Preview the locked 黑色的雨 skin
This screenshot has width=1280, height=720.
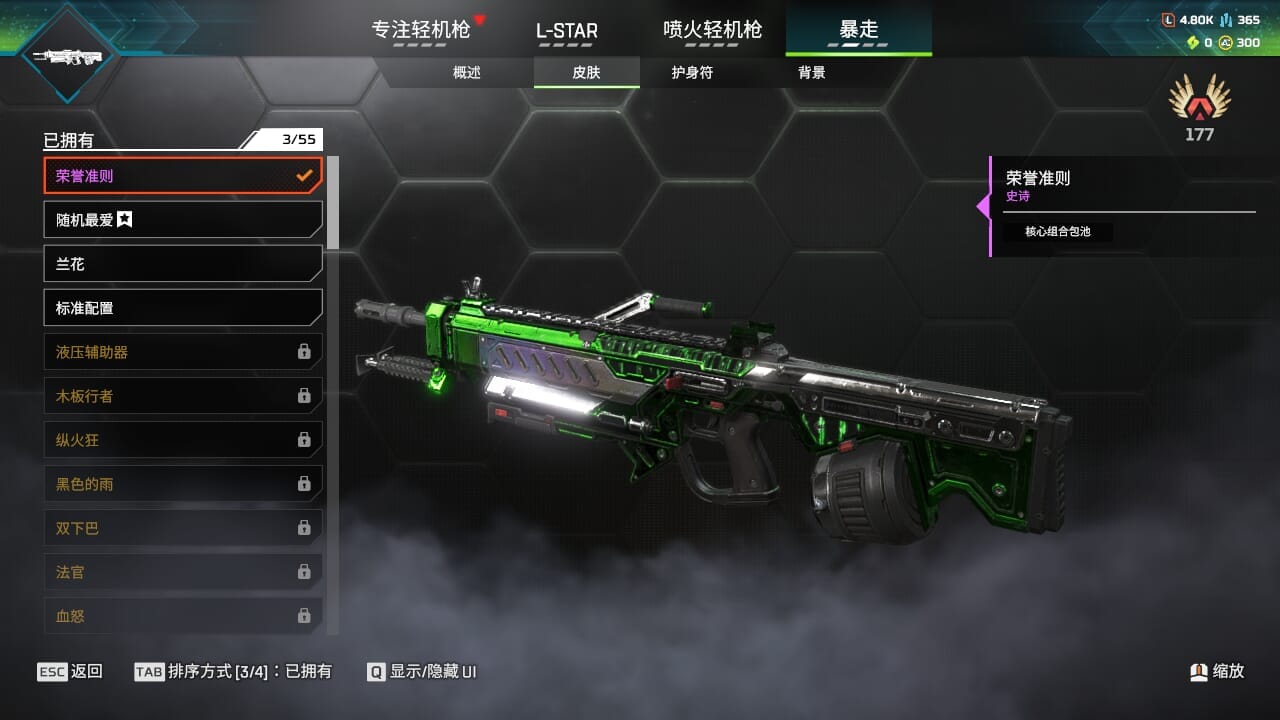(x=183, y=484)
